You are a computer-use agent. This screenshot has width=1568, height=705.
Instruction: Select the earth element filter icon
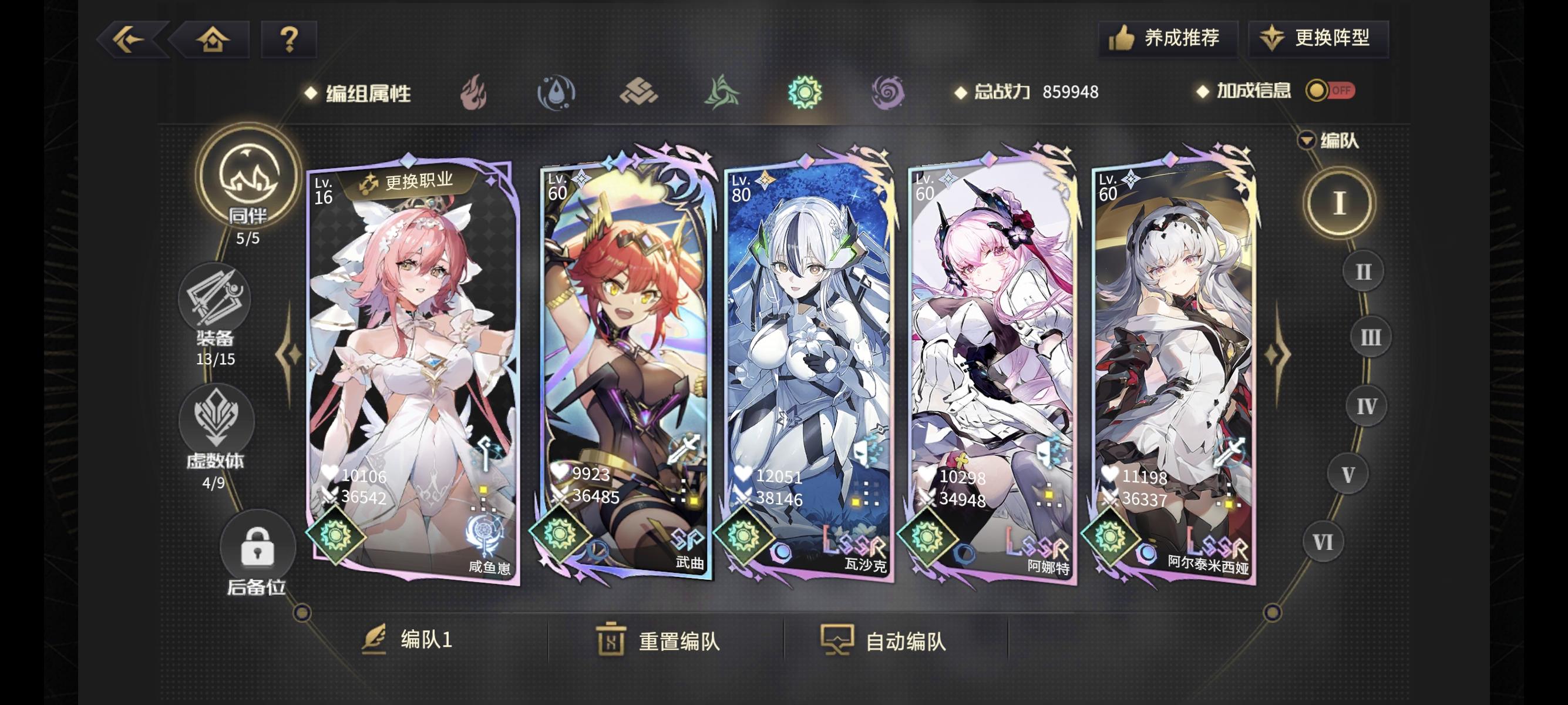tap(640, 93)
